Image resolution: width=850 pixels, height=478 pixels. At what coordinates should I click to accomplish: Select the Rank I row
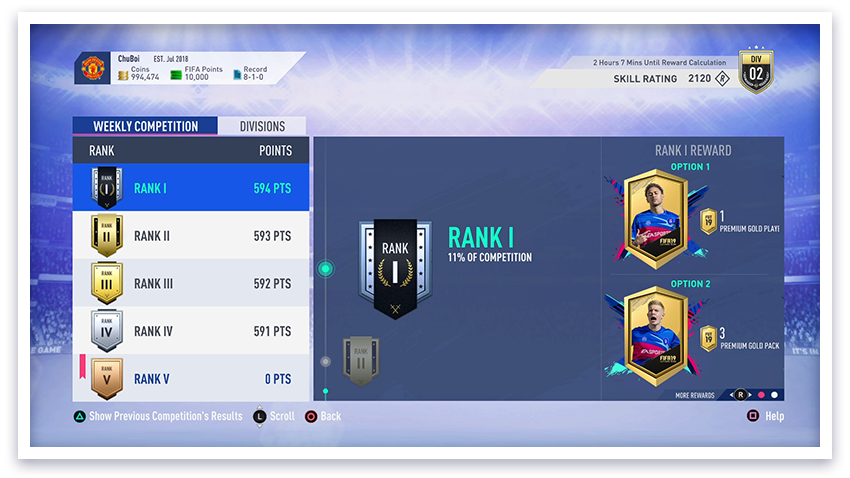coord(190,187)
